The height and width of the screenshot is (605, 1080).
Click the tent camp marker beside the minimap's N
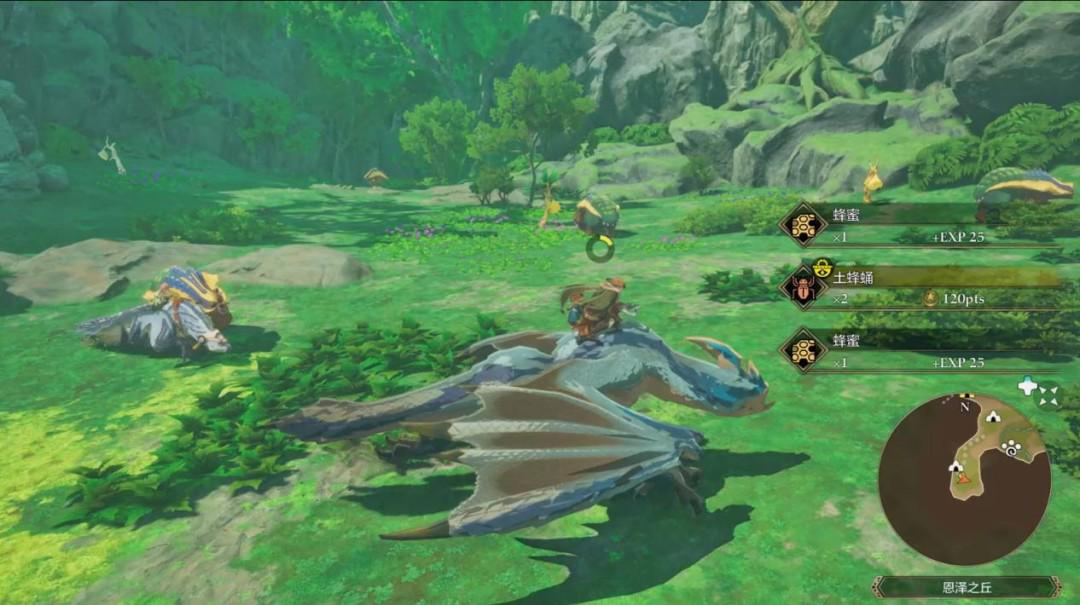[x=994, y=416]
